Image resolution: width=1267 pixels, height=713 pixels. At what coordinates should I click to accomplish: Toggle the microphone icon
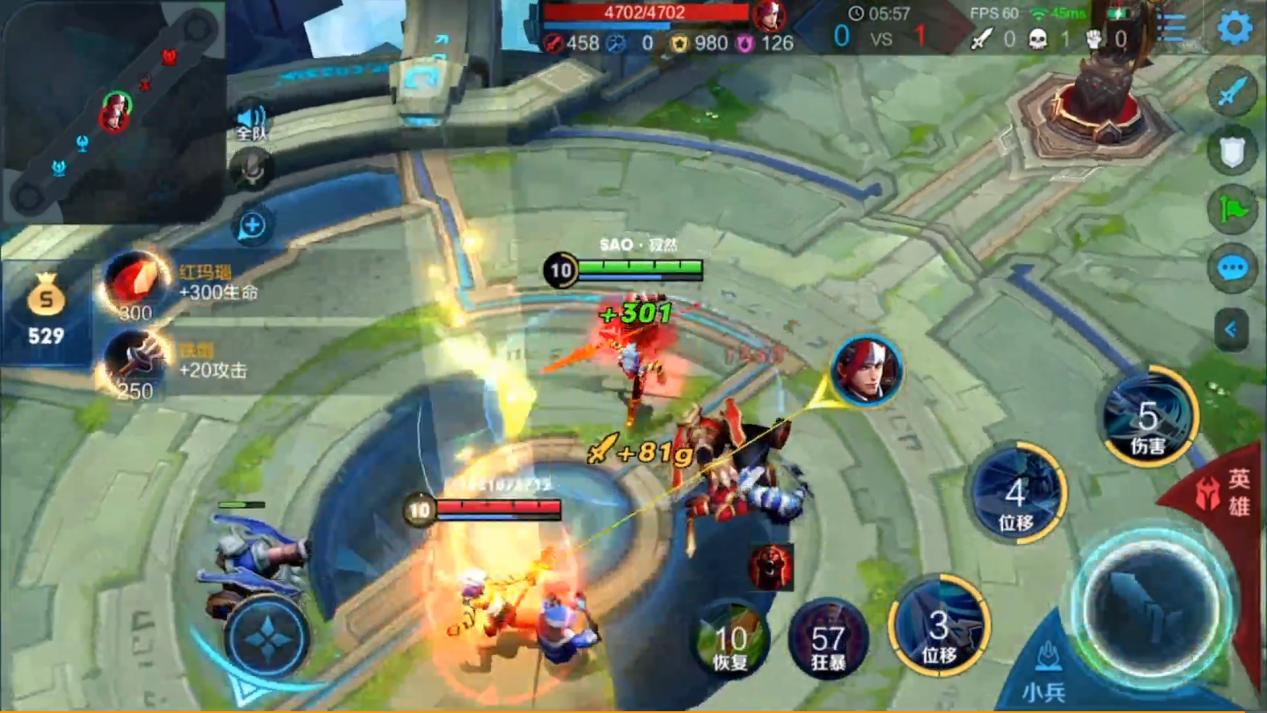pos(252,170)
